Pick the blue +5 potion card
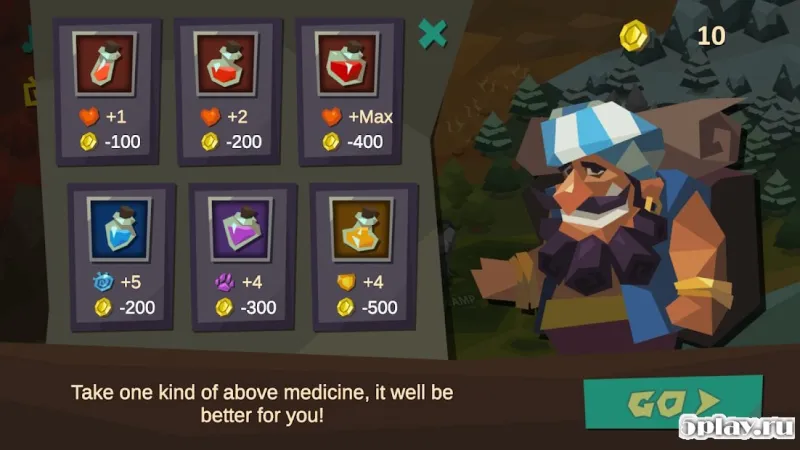Image resolution: width=800 pixels, height=450 pixels. 120,256
